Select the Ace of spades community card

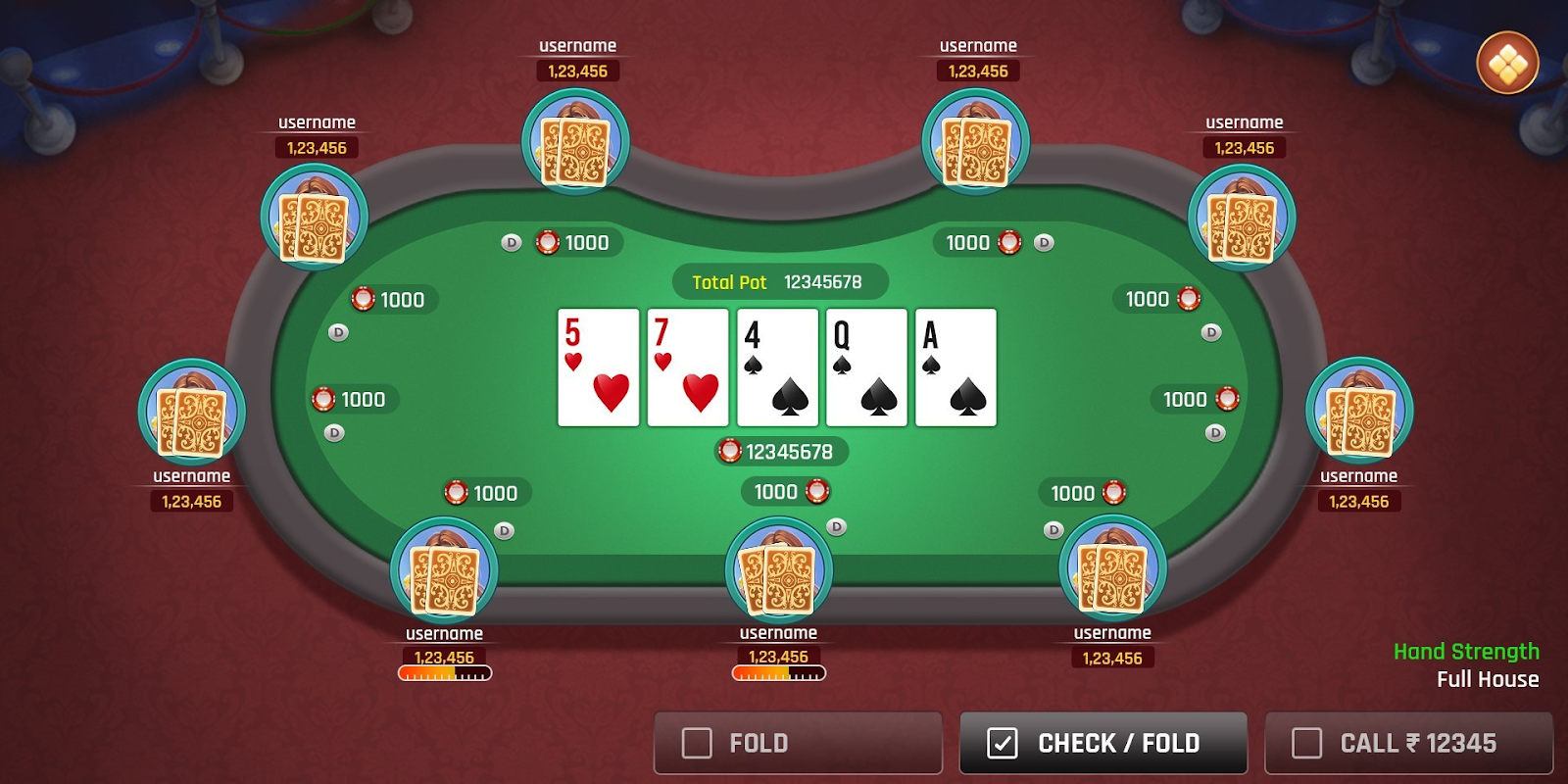(955, 367)
